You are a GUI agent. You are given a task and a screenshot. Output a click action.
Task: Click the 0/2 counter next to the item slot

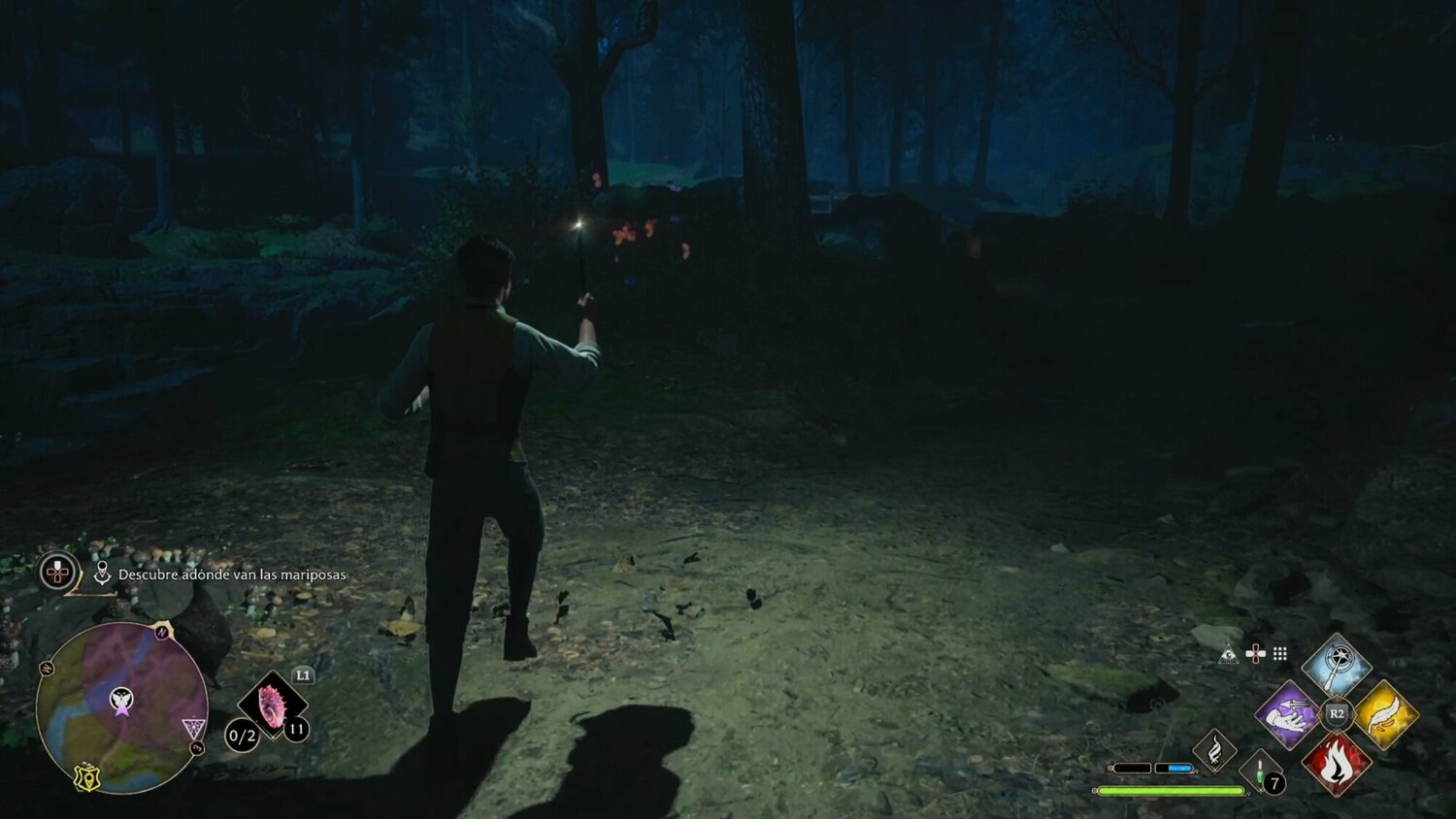click(x=242, y=735)
